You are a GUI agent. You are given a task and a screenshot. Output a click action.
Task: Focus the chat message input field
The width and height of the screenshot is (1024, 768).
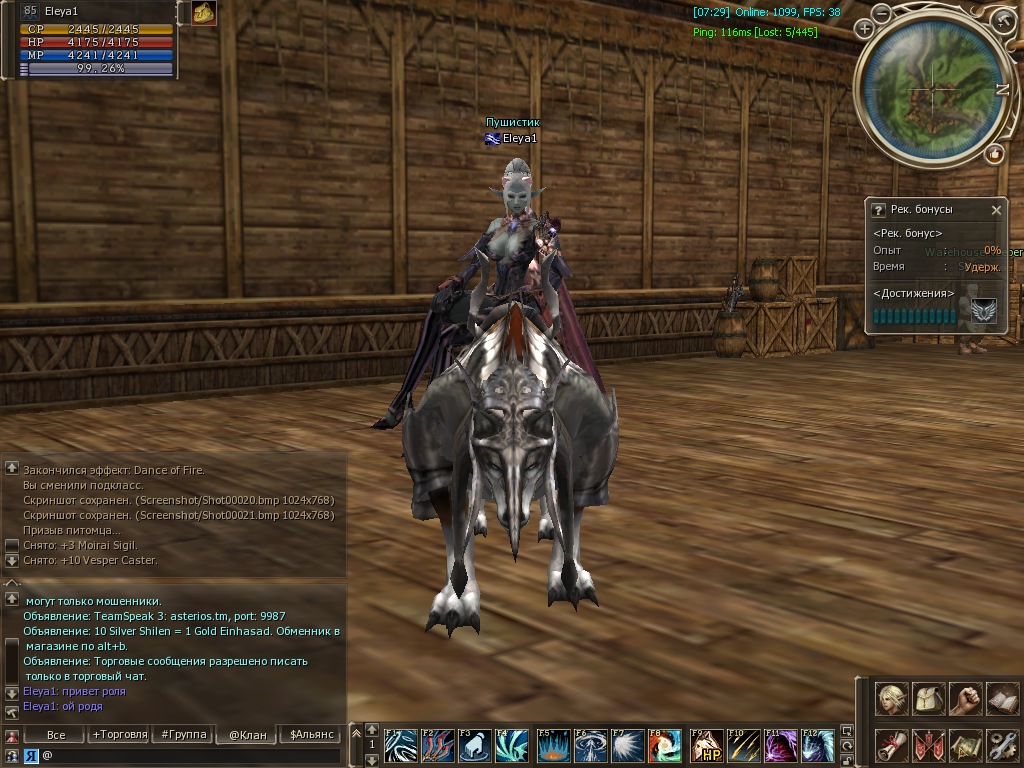(x=190, y=755)
